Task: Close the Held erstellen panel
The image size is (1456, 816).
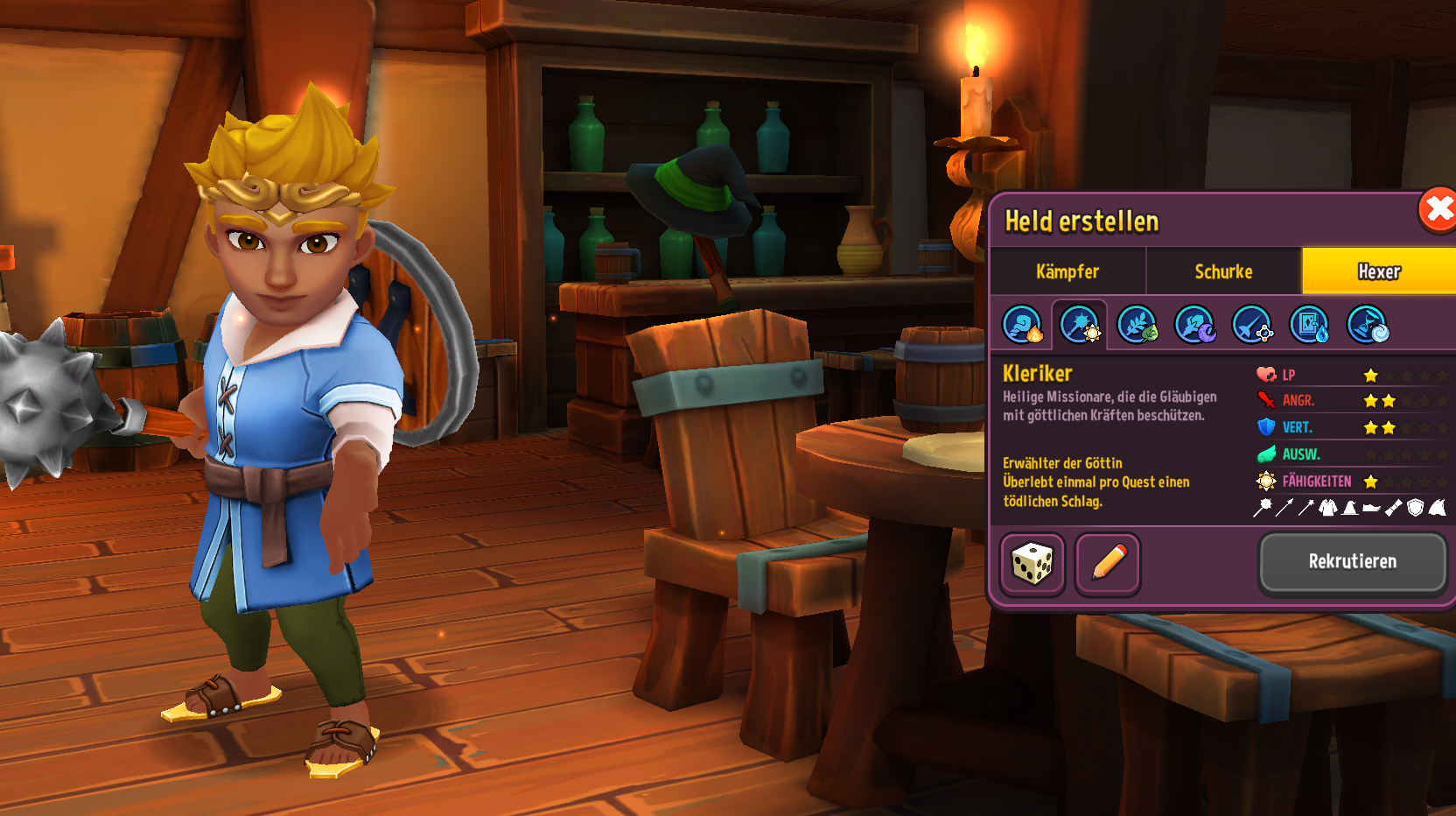Action: tap(1438, 210)
